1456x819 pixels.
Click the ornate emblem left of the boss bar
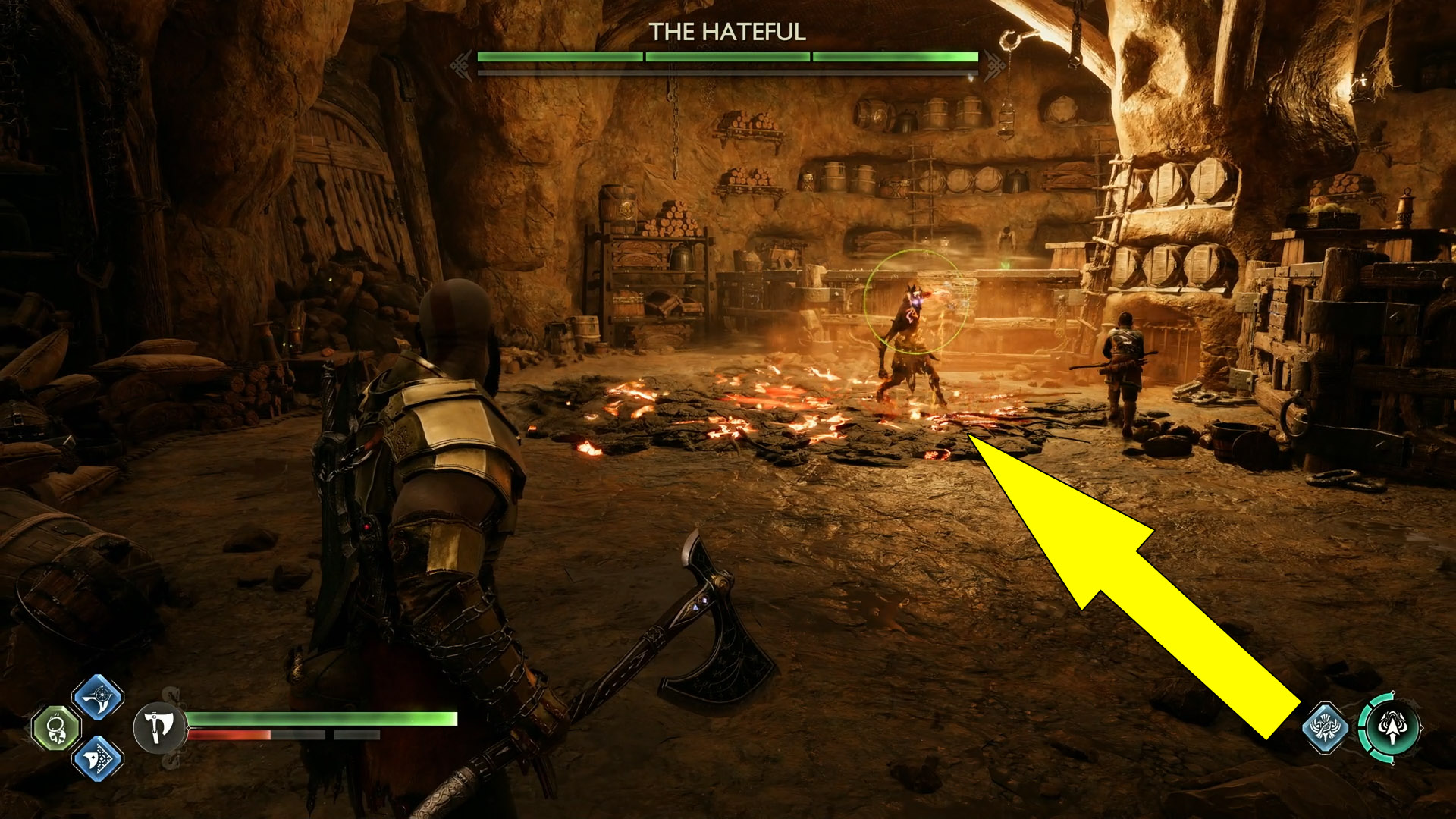click(459, 66)
